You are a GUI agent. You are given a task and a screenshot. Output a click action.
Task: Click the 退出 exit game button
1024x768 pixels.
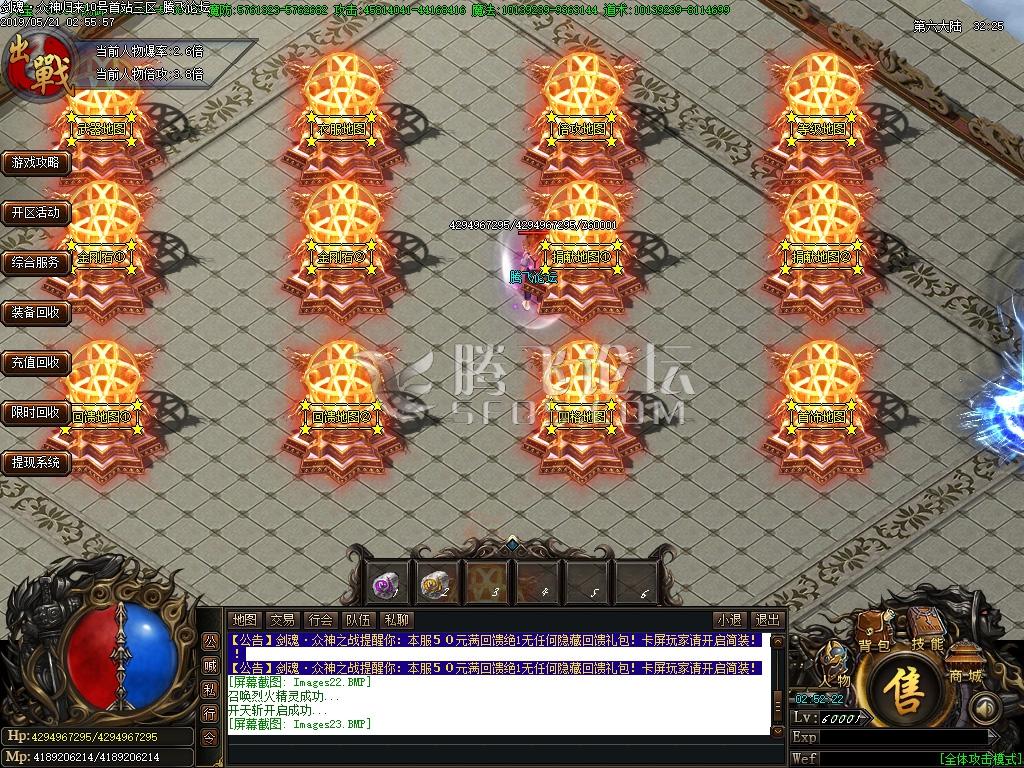pos(767,620)
